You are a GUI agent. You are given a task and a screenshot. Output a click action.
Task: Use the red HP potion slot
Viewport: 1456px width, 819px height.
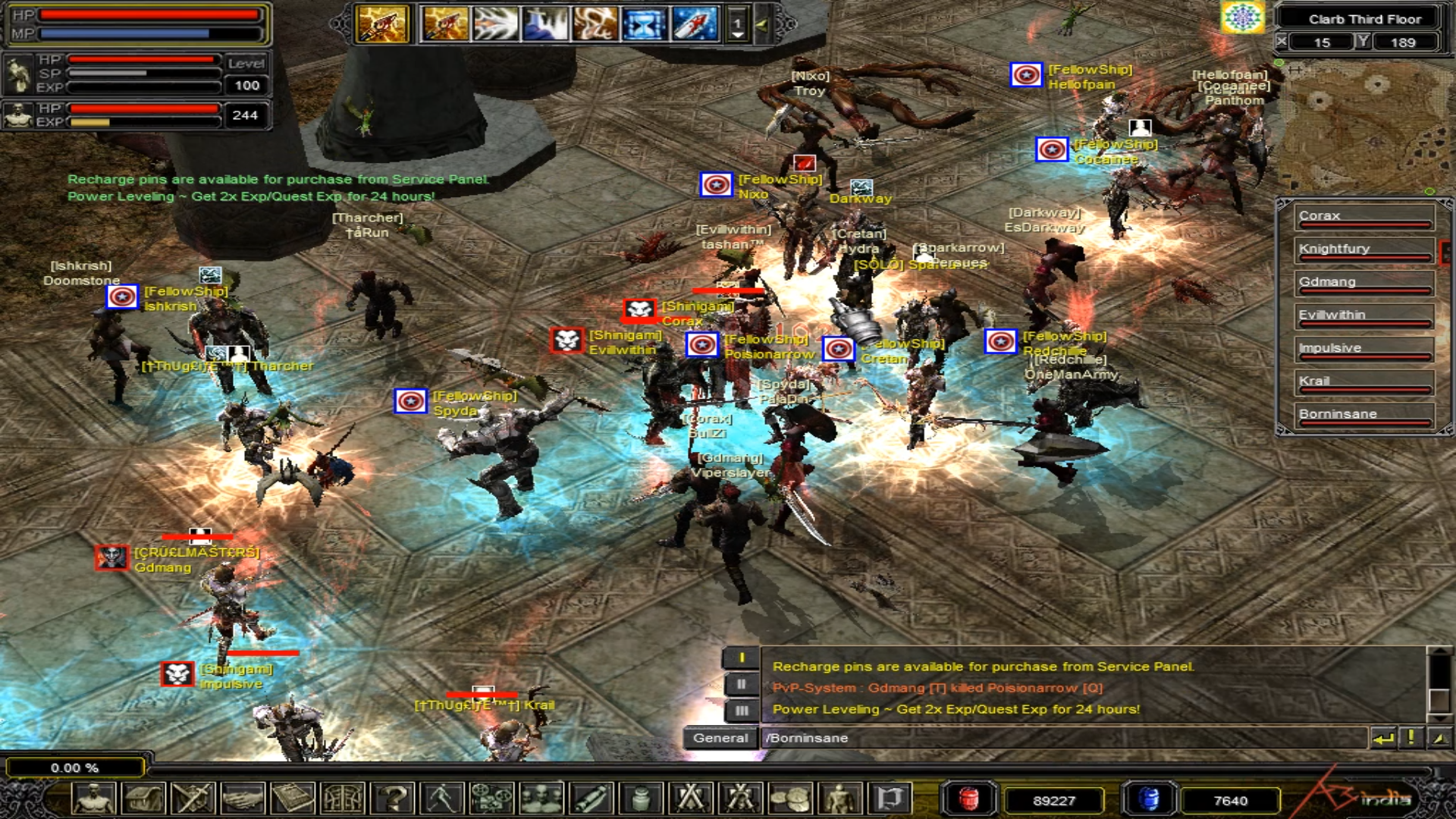pyautogui.click(x=968, y=799)
